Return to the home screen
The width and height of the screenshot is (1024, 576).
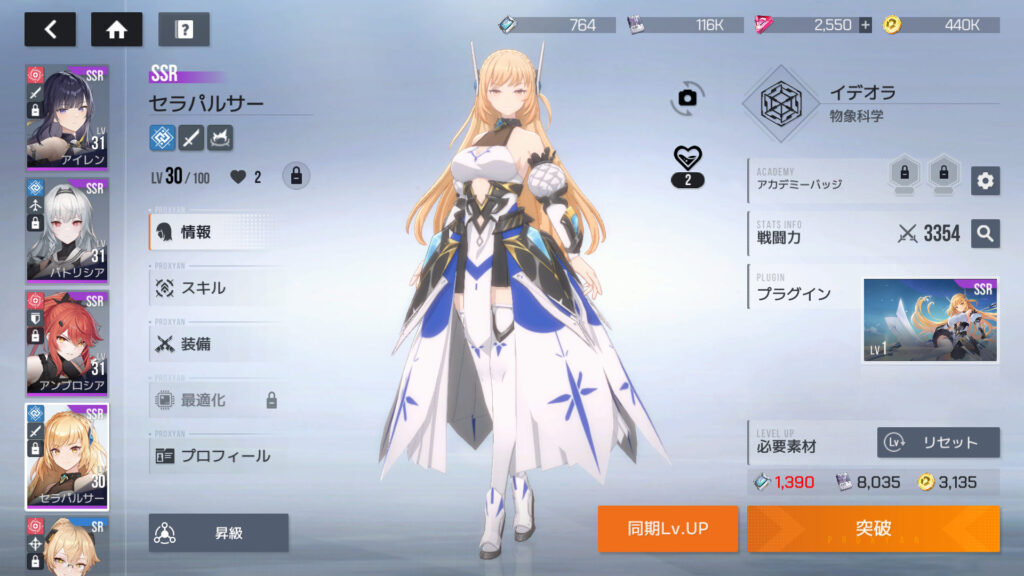[116, 29]
